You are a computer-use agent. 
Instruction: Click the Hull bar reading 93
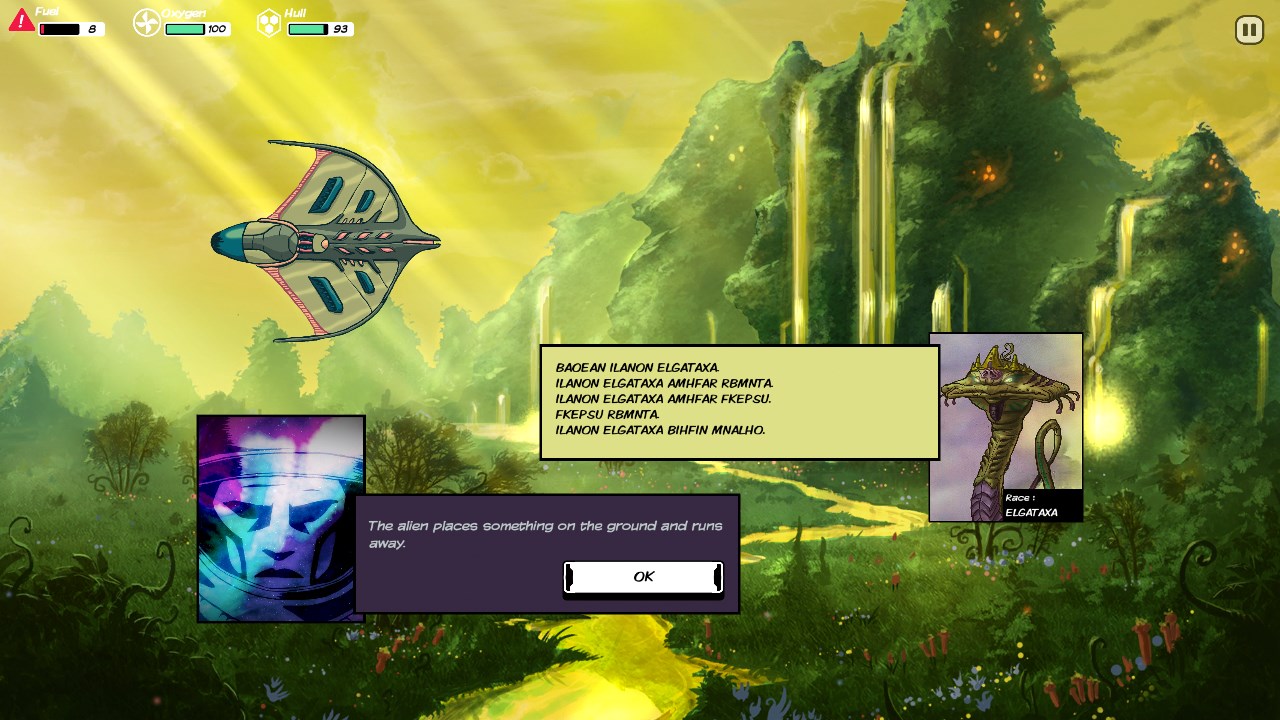click(318, 29)
